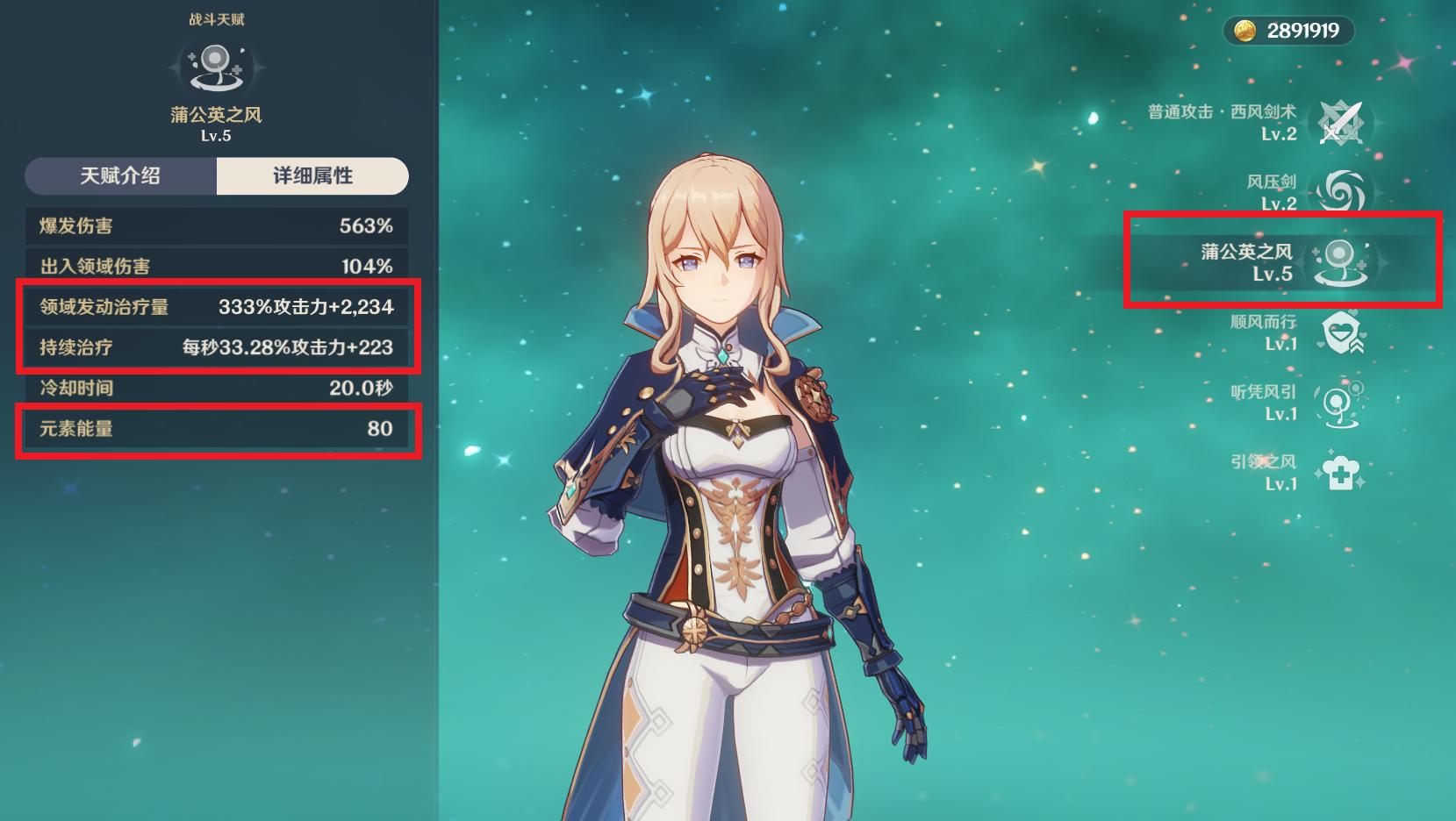
Task: Select the 详细属性 tab
Action: click(x=312, y=176)
